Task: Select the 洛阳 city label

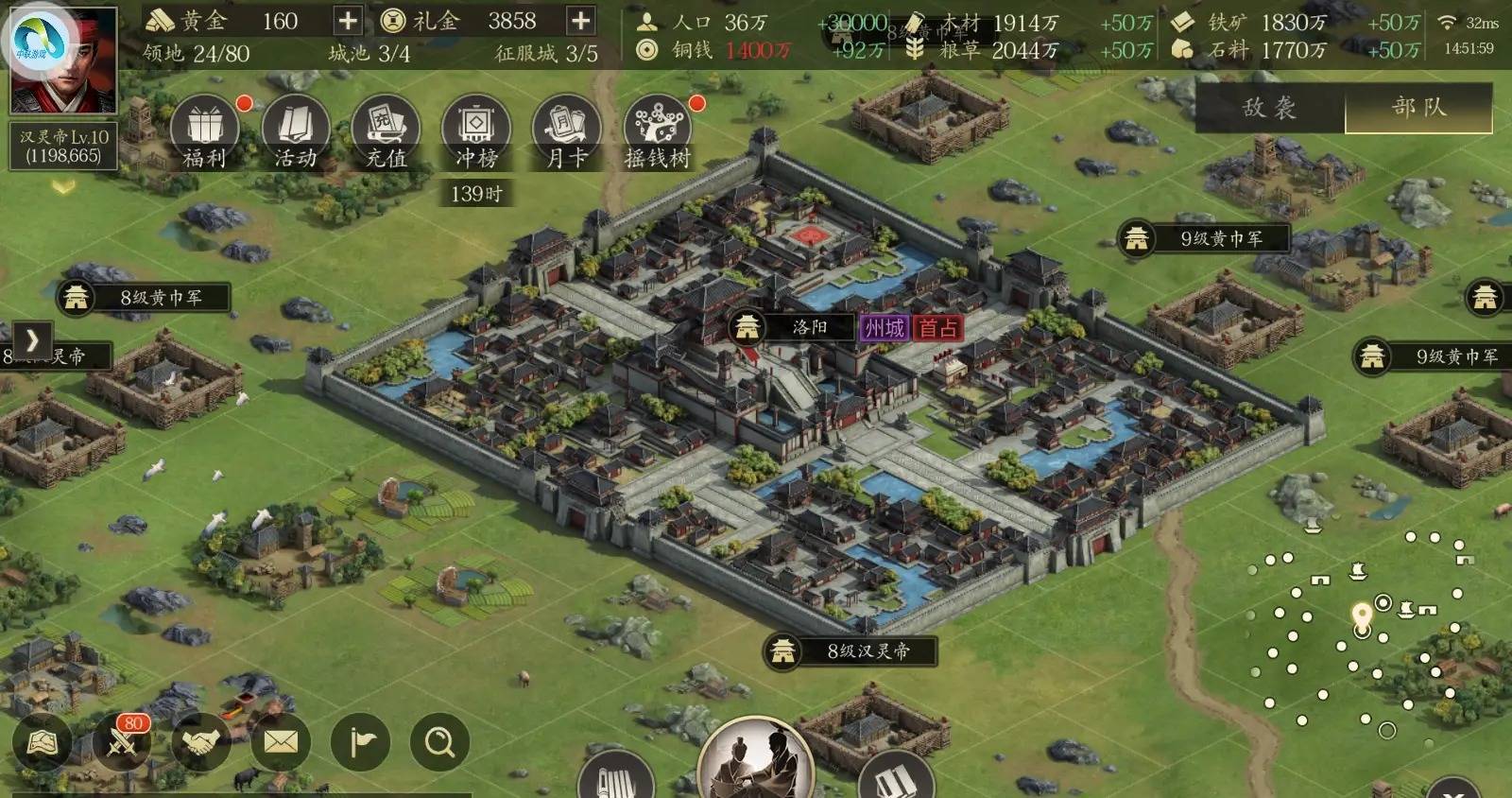Action: (x=809, y=327)
